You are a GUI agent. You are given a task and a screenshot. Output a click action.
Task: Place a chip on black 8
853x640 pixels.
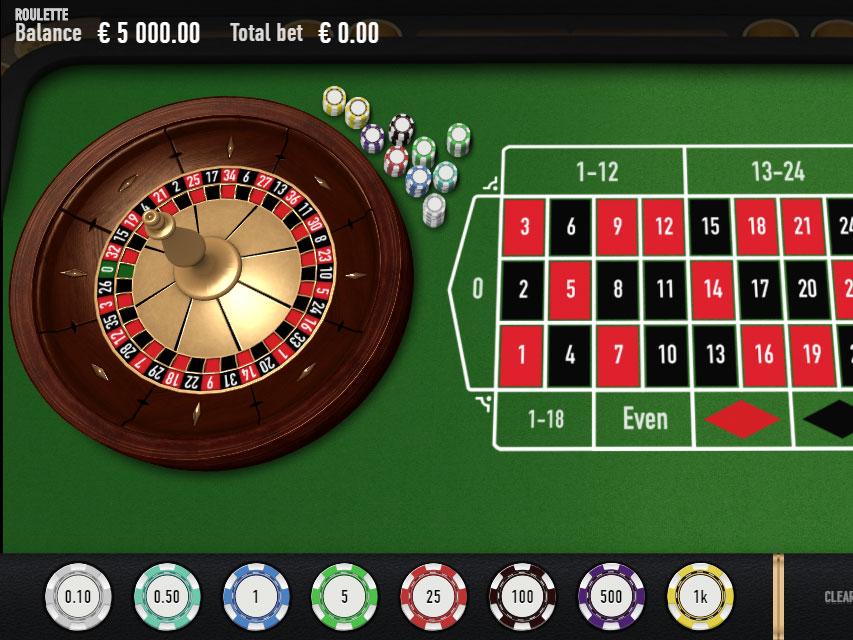coord(618,290)
